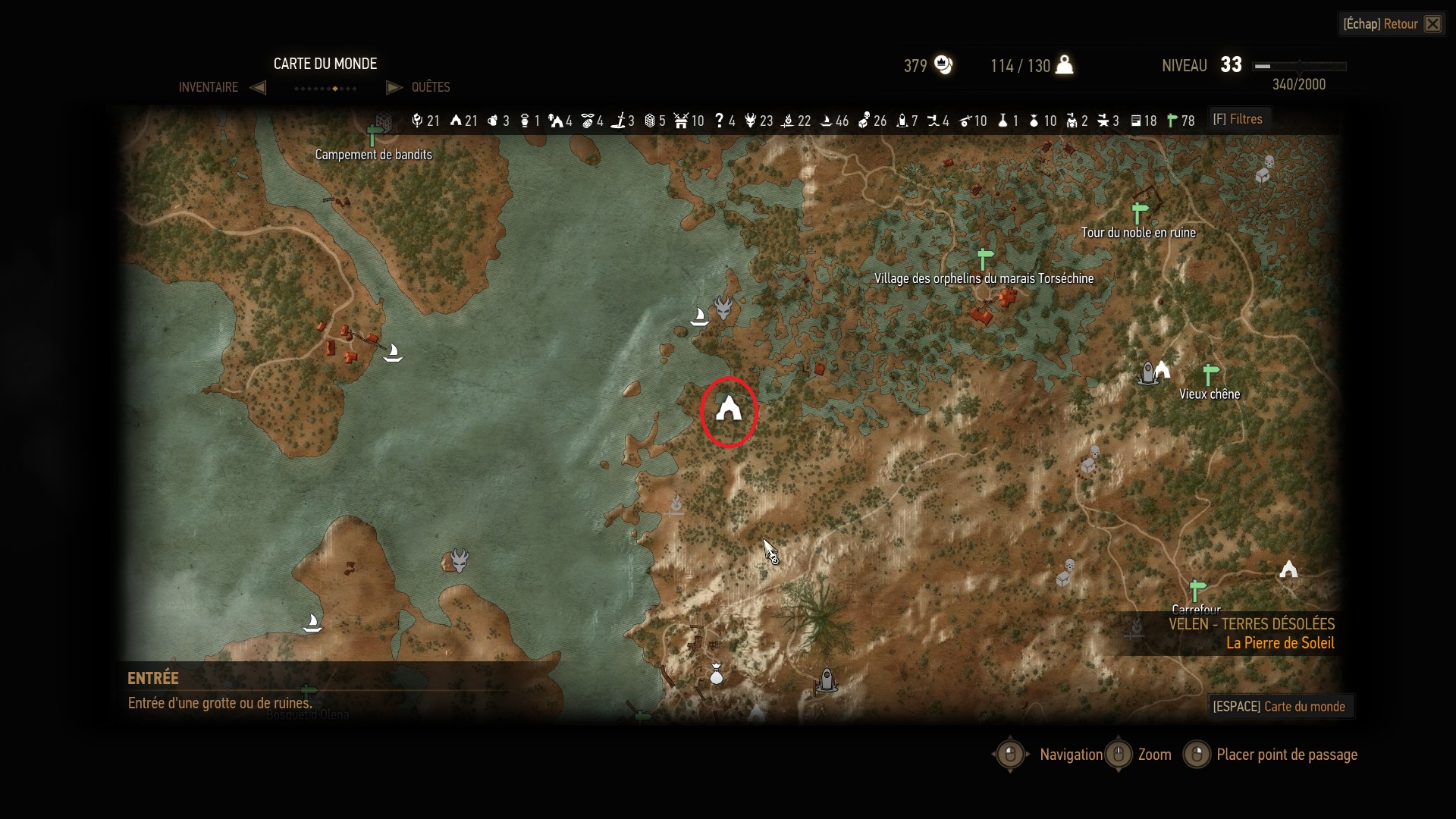Go to the Quêtes panel arrow
Screen dimensions: 1456x819
[x=394, y=87]
